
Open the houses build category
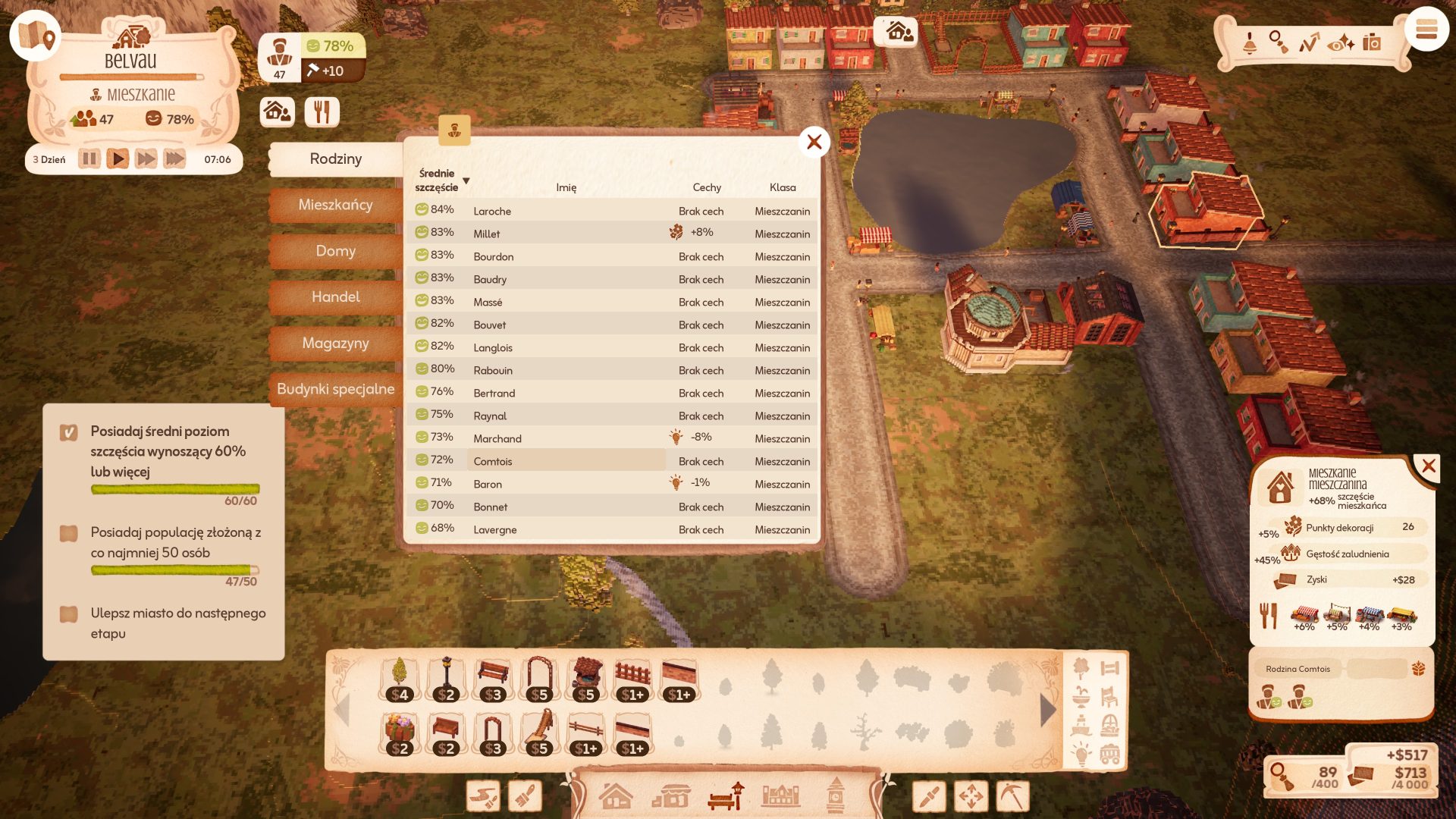tap(615, 797)
